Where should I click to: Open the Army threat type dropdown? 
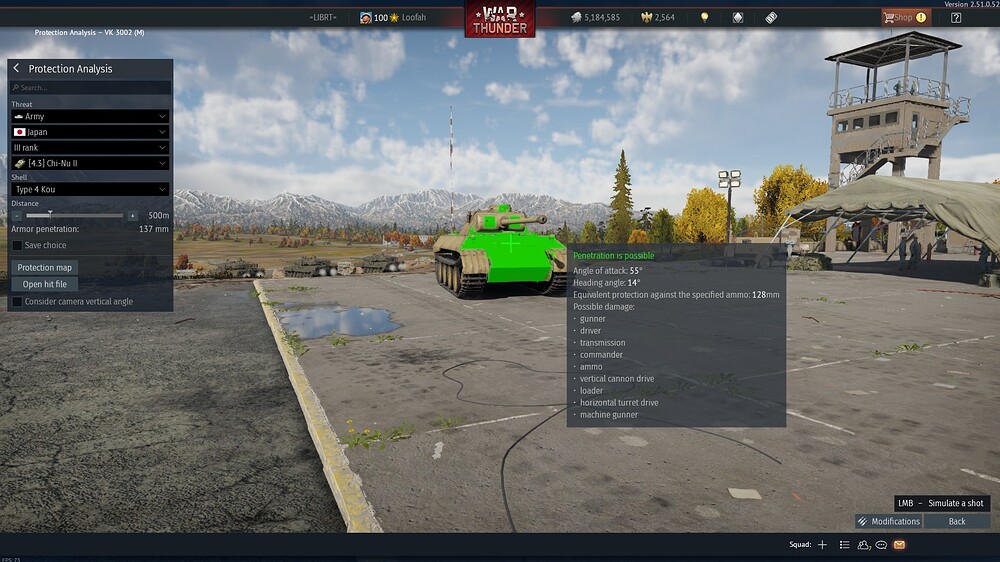[x=90, y=117]
